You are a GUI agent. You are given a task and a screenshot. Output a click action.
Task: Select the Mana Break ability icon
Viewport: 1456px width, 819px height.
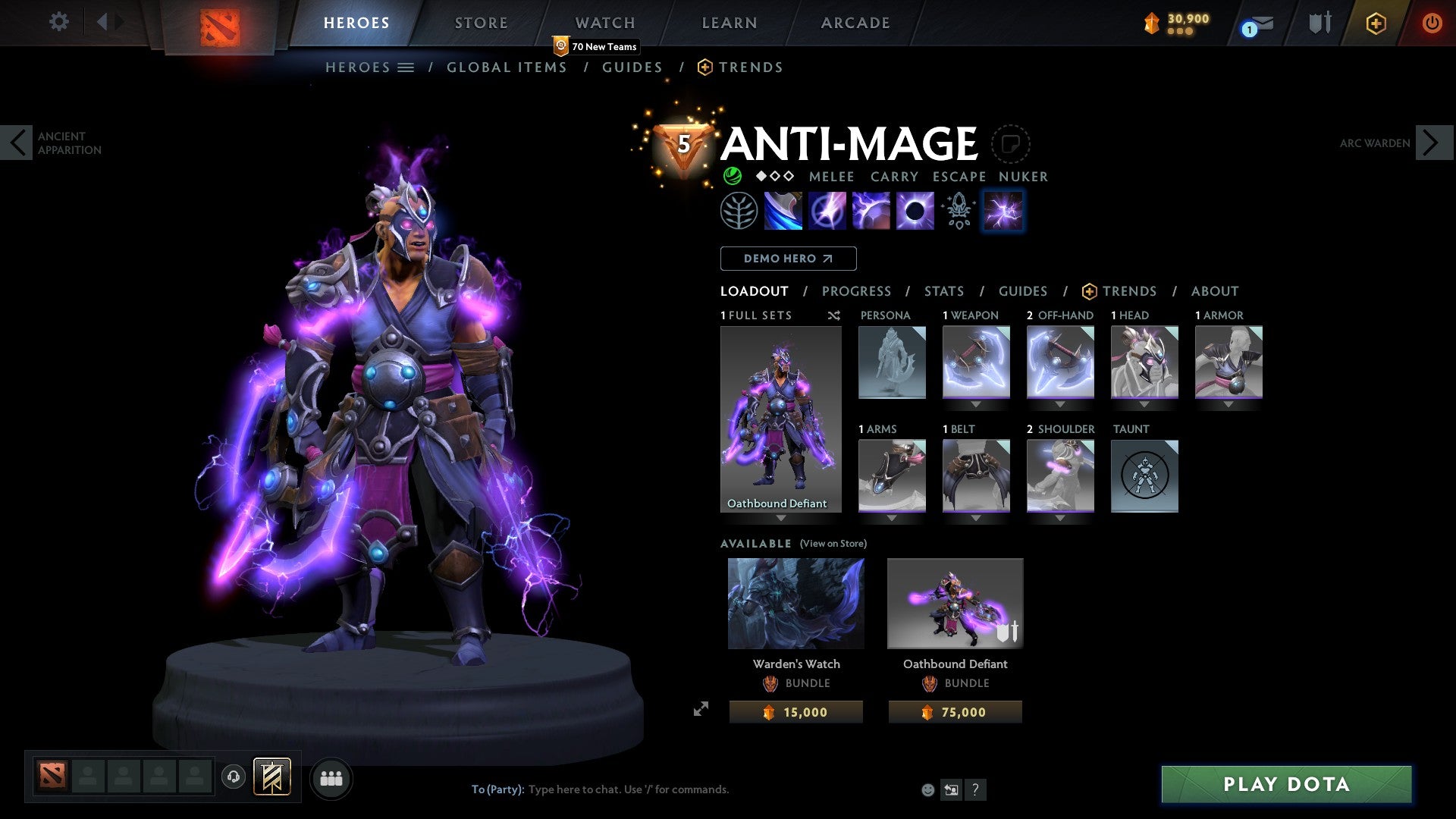(x=784, y=211)
